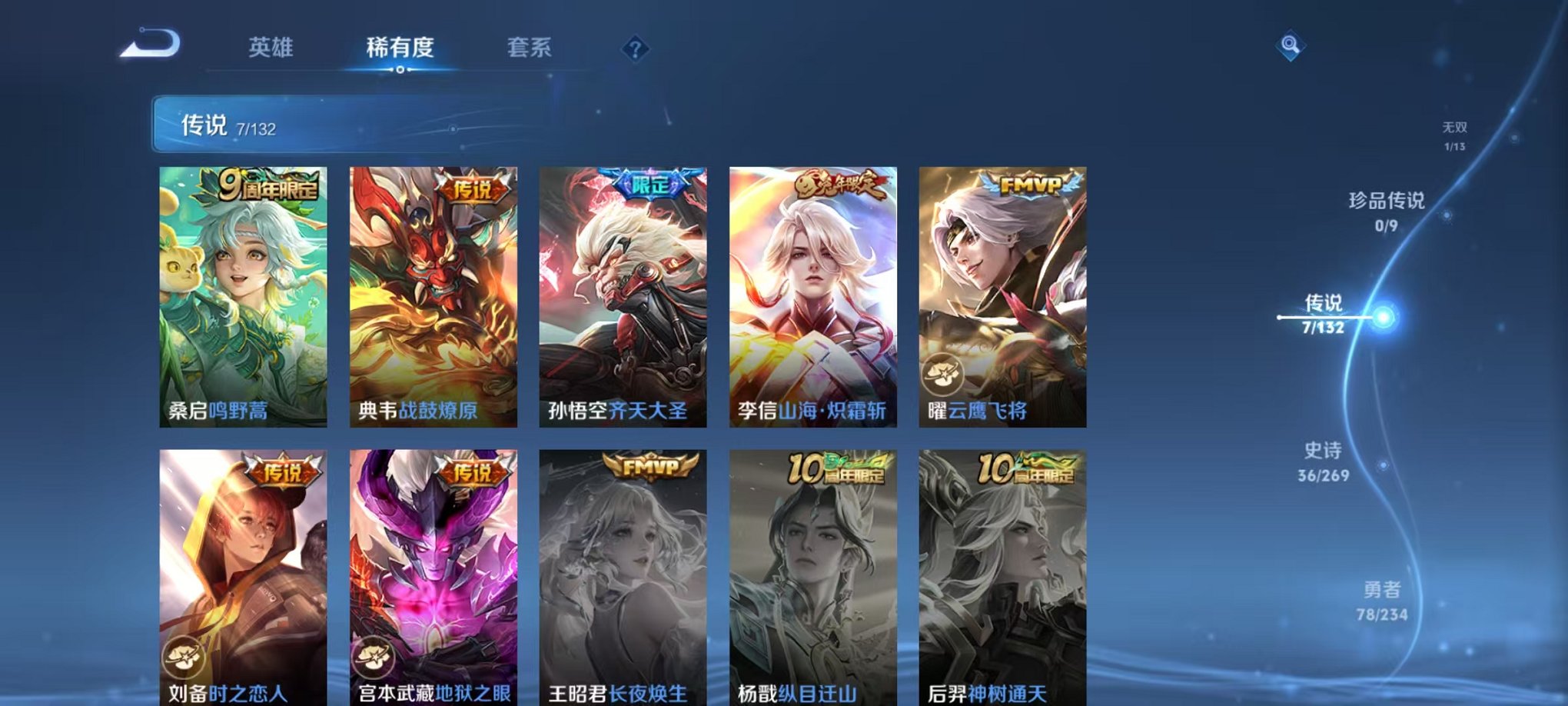Open the search magnifier icon top-right
The width and height of the screenshot is (1568, 706).
1291,45
